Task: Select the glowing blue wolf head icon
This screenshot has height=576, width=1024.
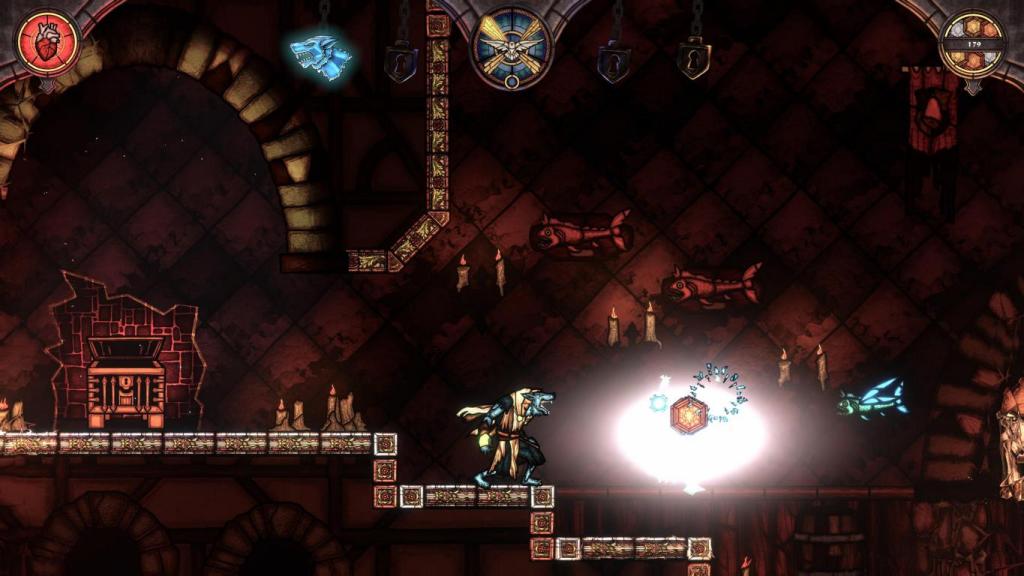Action: tap(320, 53)
